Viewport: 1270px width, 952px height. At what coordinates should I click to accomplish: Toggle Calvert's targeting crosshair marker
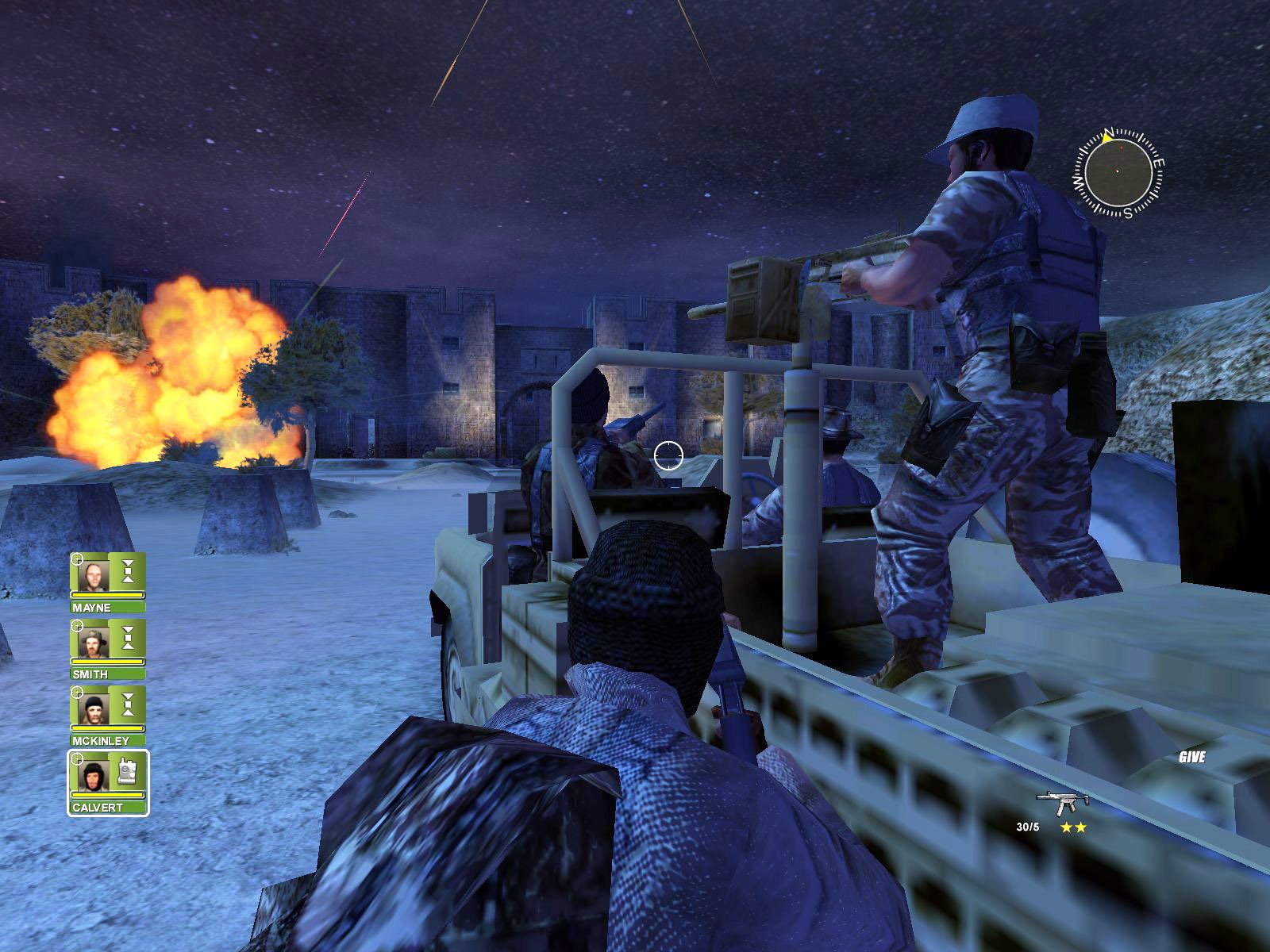(x=76, y=758)
